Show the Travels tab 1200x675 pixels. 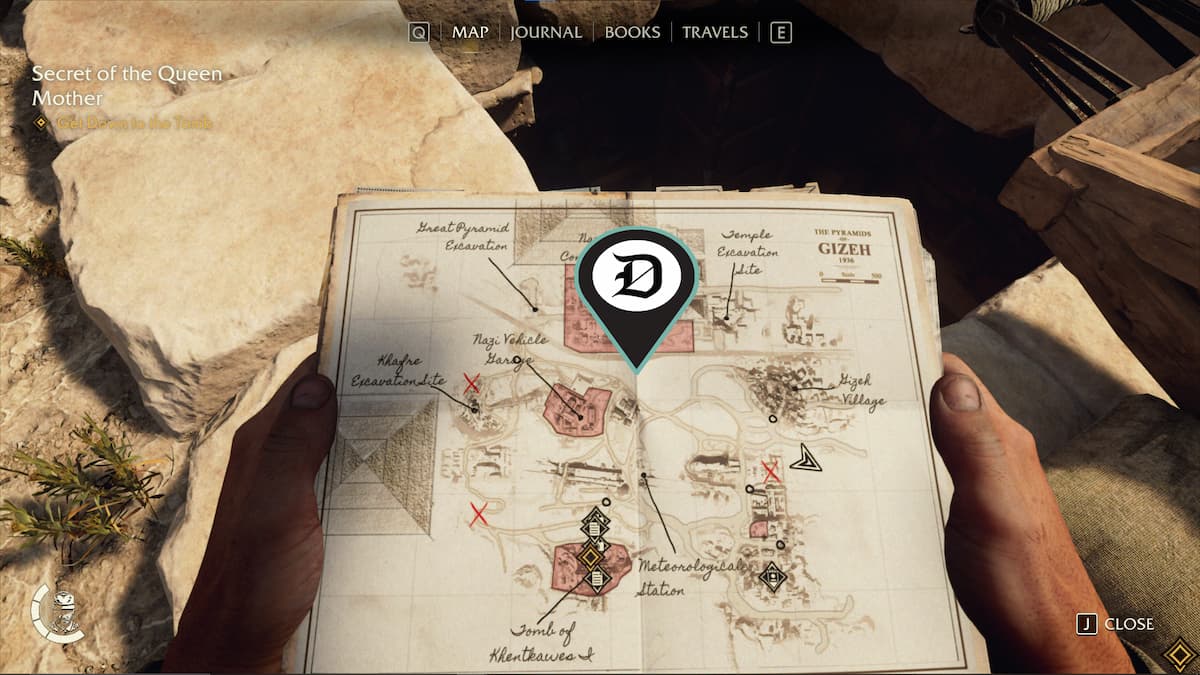pos(714,32)
